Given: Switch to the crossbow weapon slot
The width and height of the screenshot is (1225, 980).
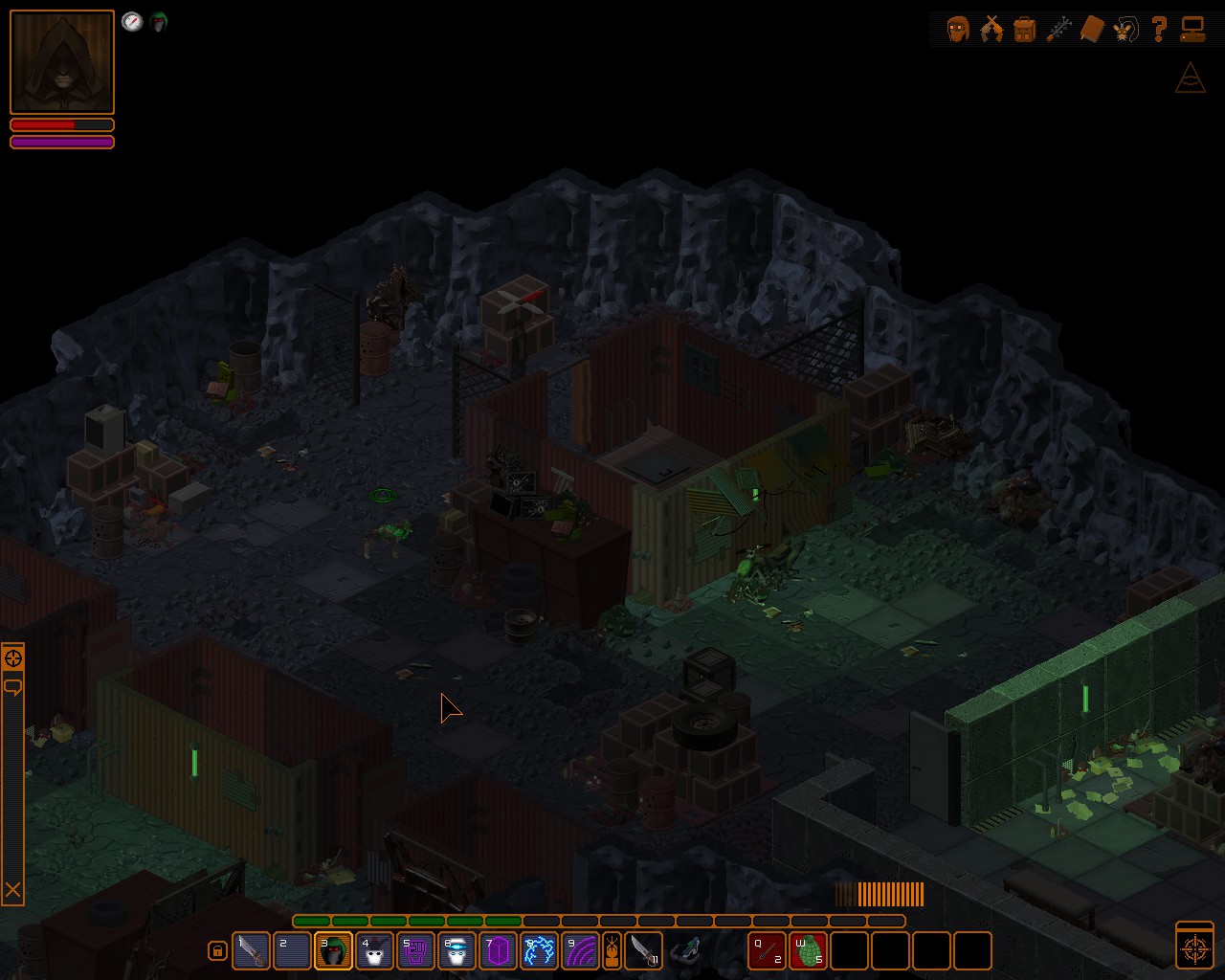Looking at the screenshot, I should 685,950.
